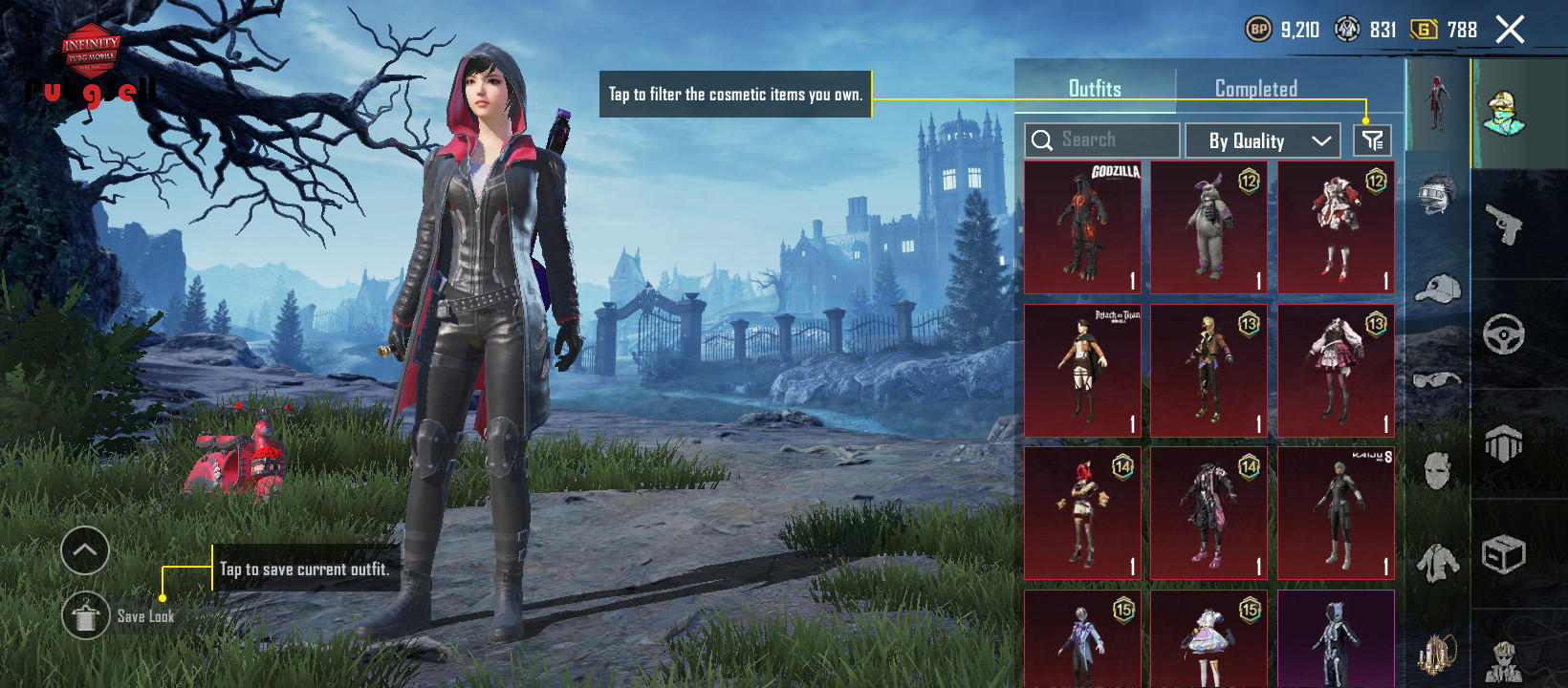
Task: Switch to the steering wheel vehicle section
Action: [1504, 334]
